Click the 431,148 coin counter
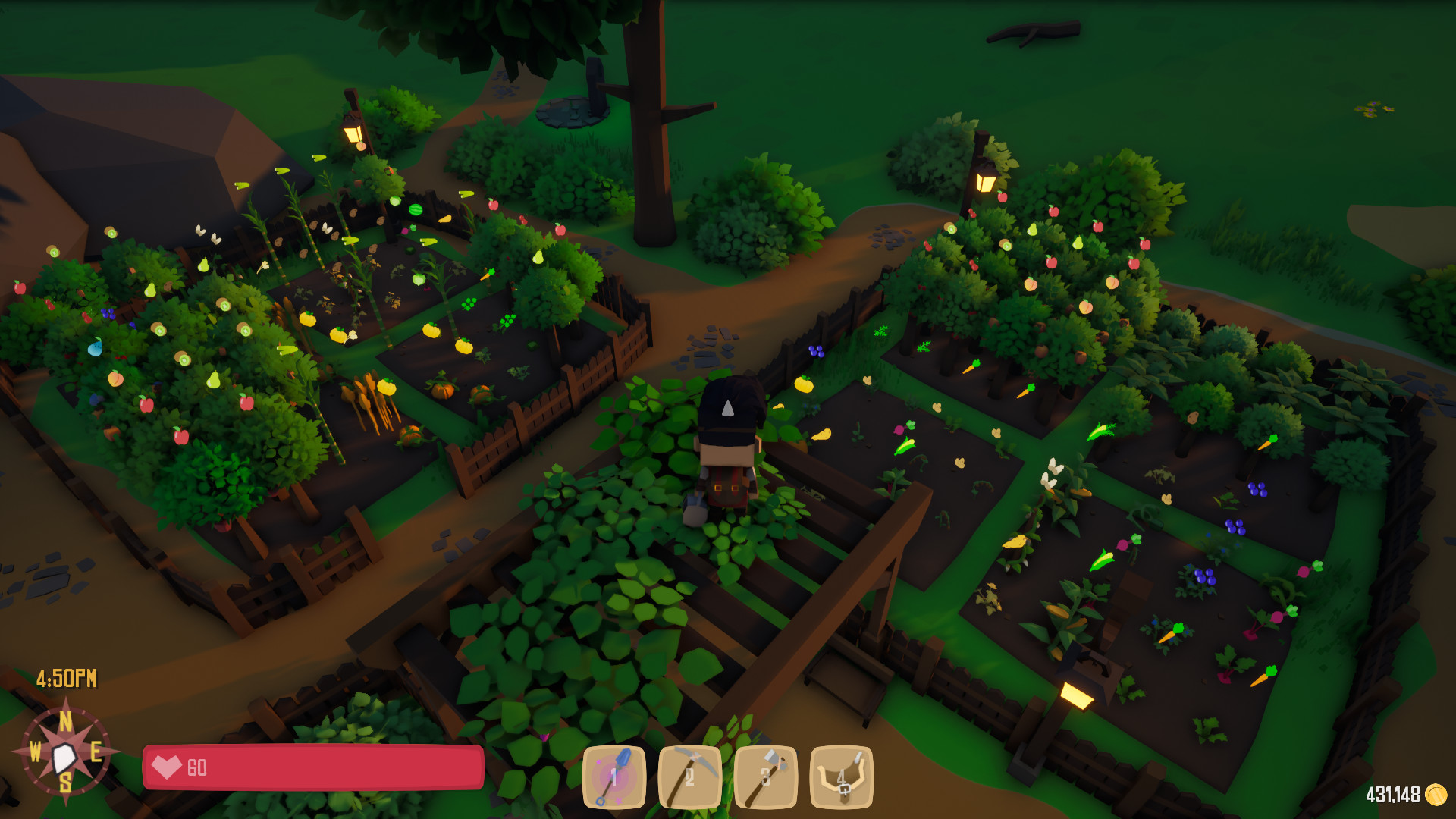1456x819 pixels. [x=1394, y=794]
